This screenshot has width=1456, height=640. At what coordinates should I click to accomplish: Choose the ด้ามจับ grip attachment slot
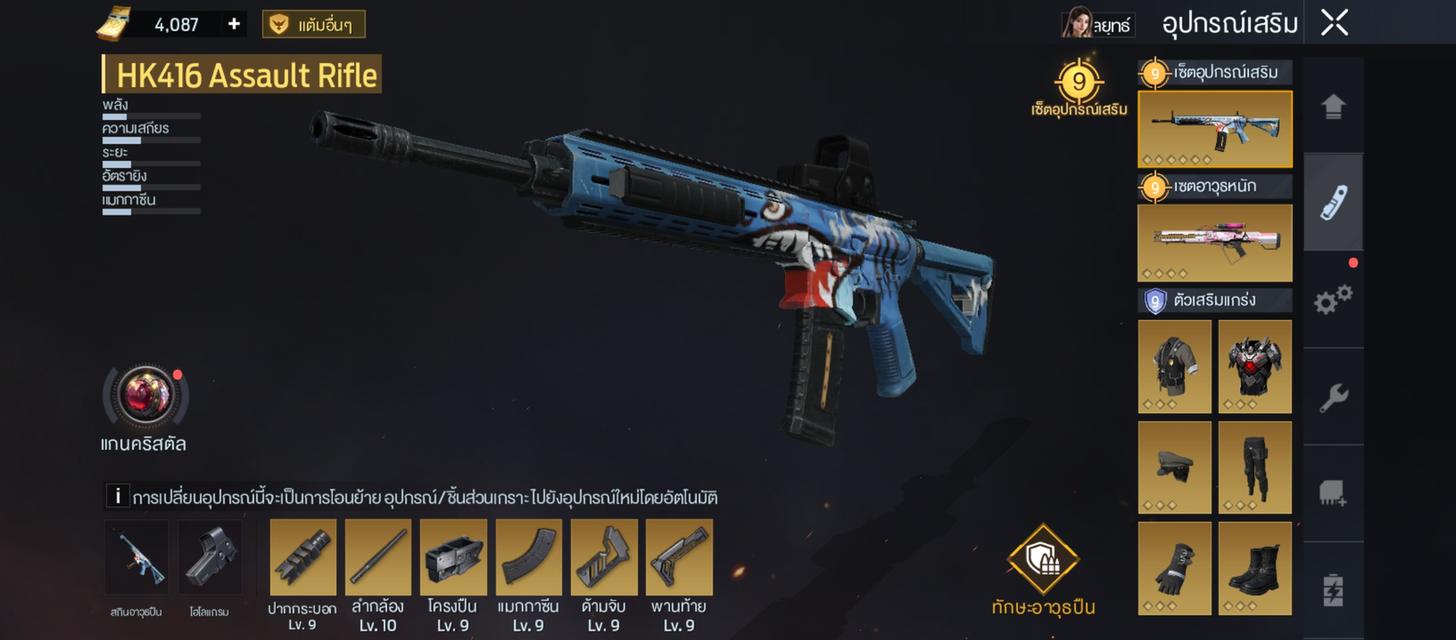604,557
